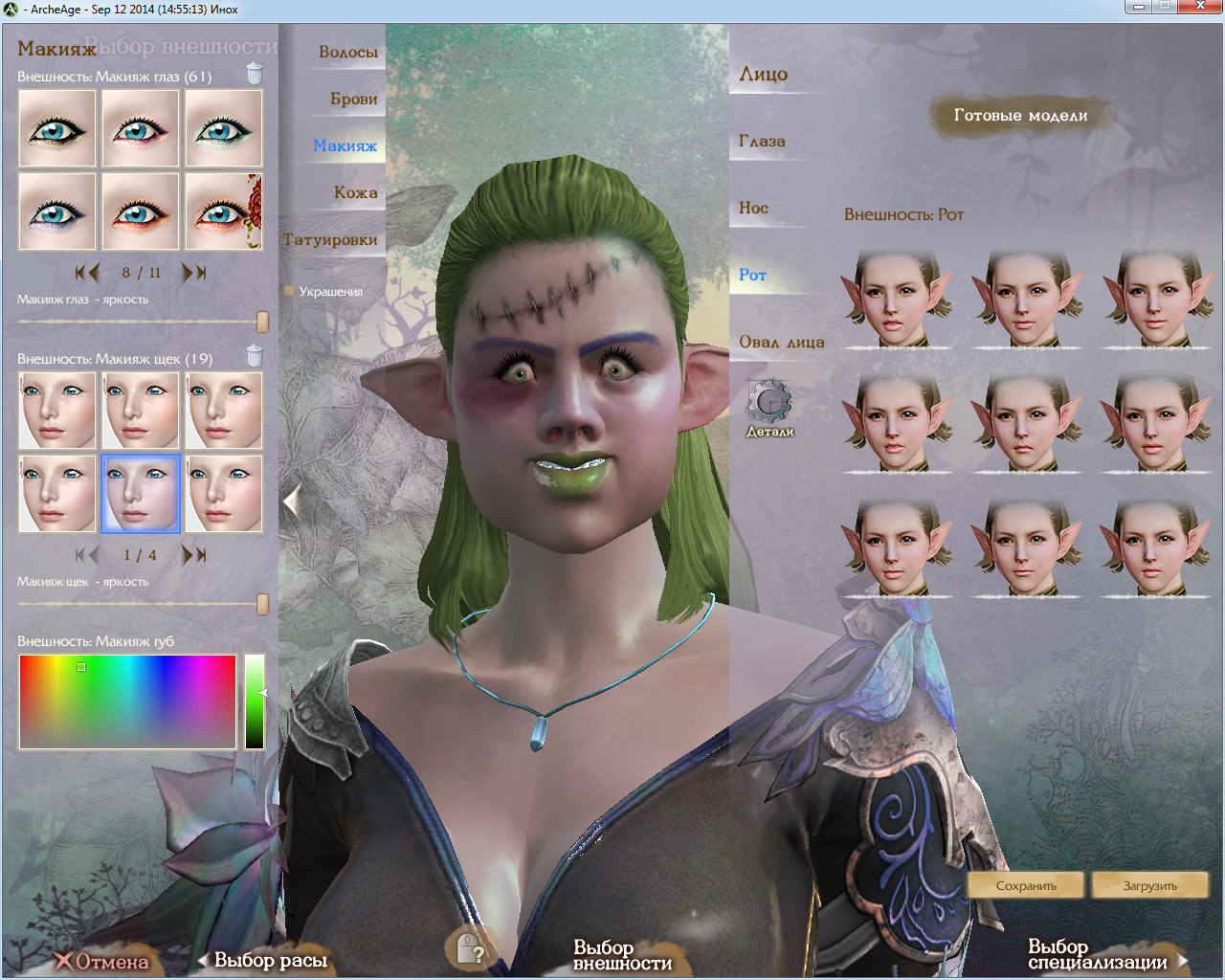The width and height of the screenshot is (1225, 980).
Task: Switch to the Нос face section
Action: [x=753, y=208]
